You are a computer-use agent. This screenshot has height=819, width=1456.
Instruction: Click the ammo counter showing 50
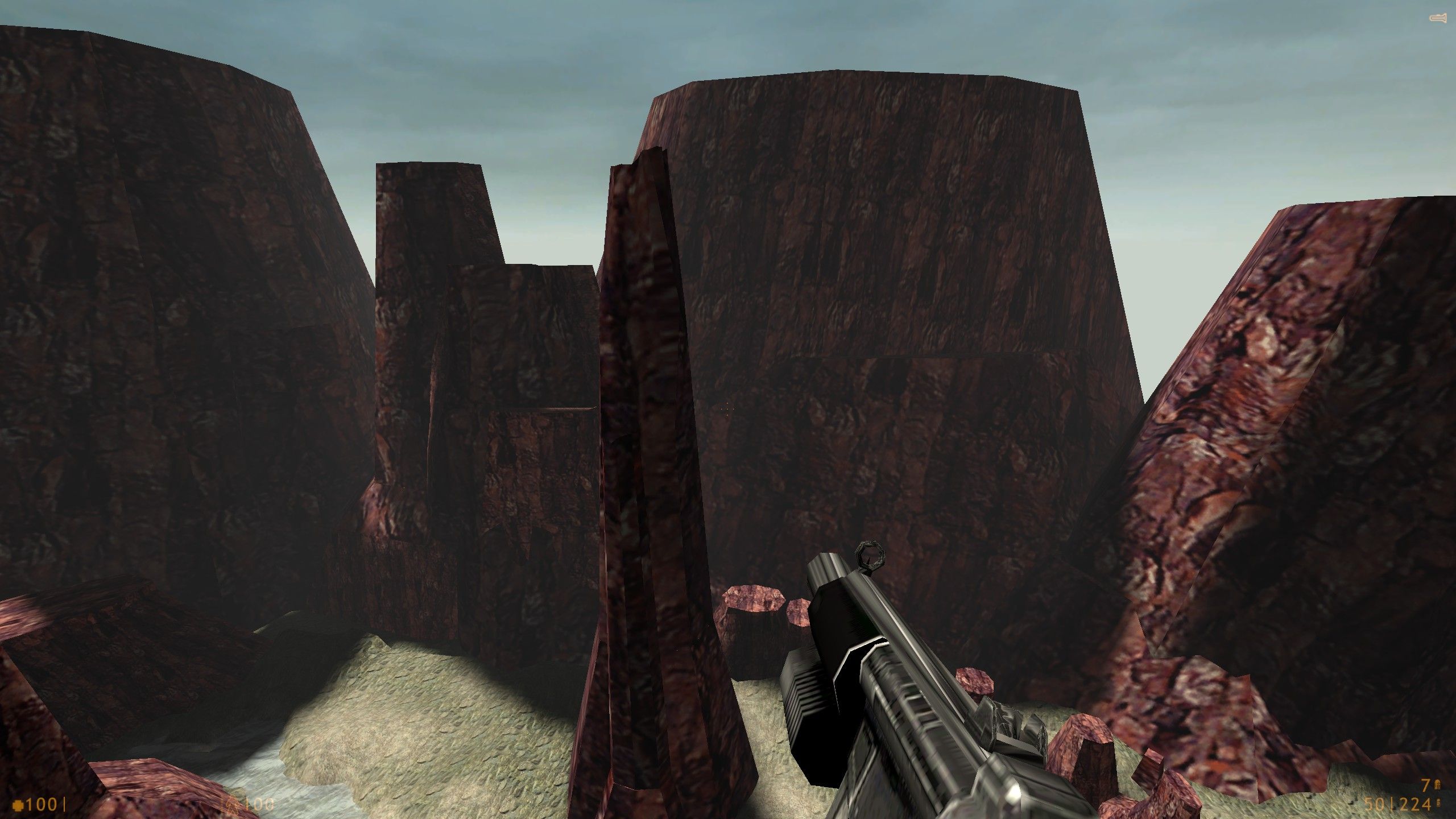(1374, 804)
